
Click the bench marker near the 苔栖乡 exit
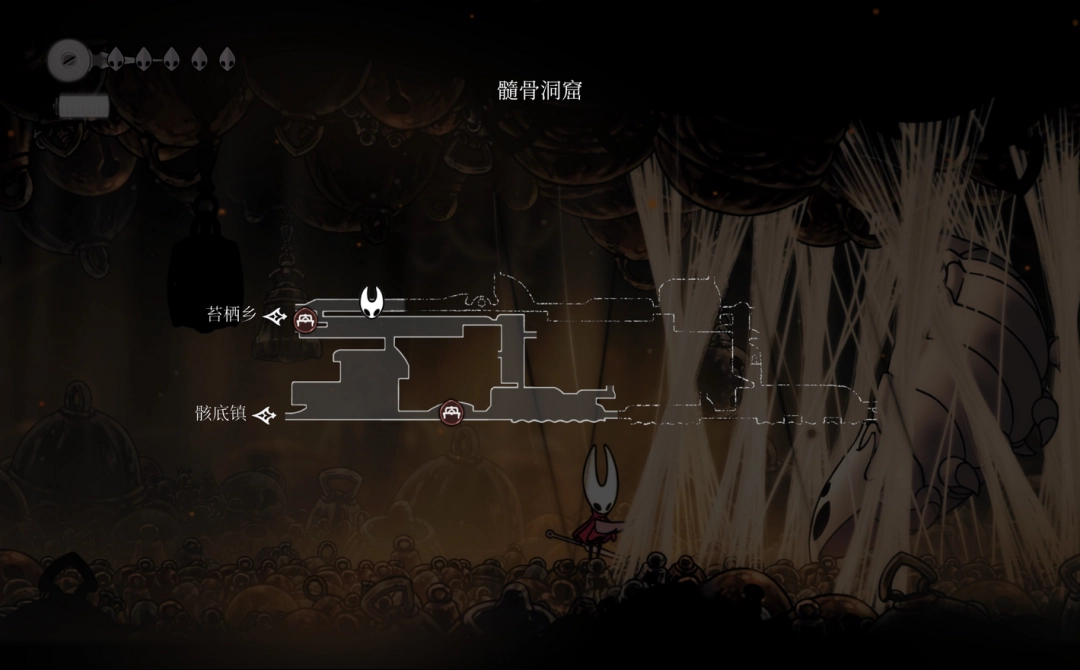306,320
